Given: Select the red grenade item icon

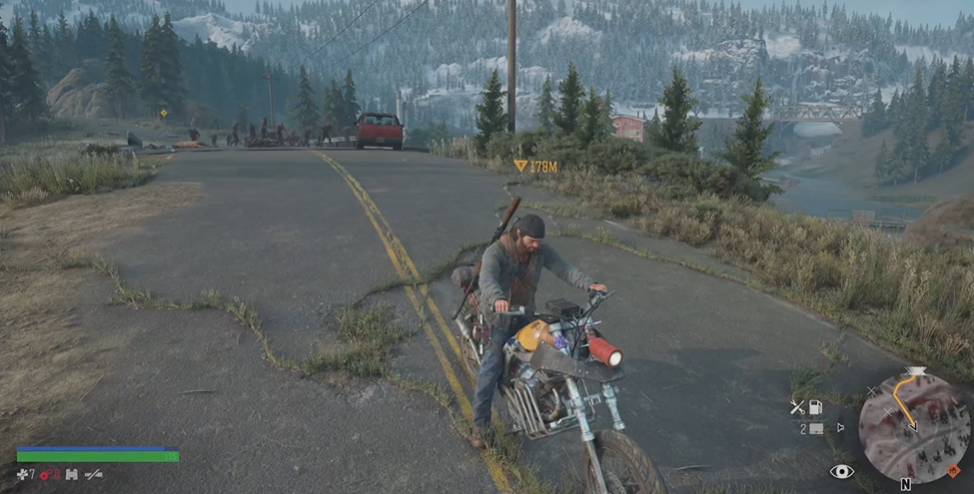Looking at the screenshot, I should 46,474.
